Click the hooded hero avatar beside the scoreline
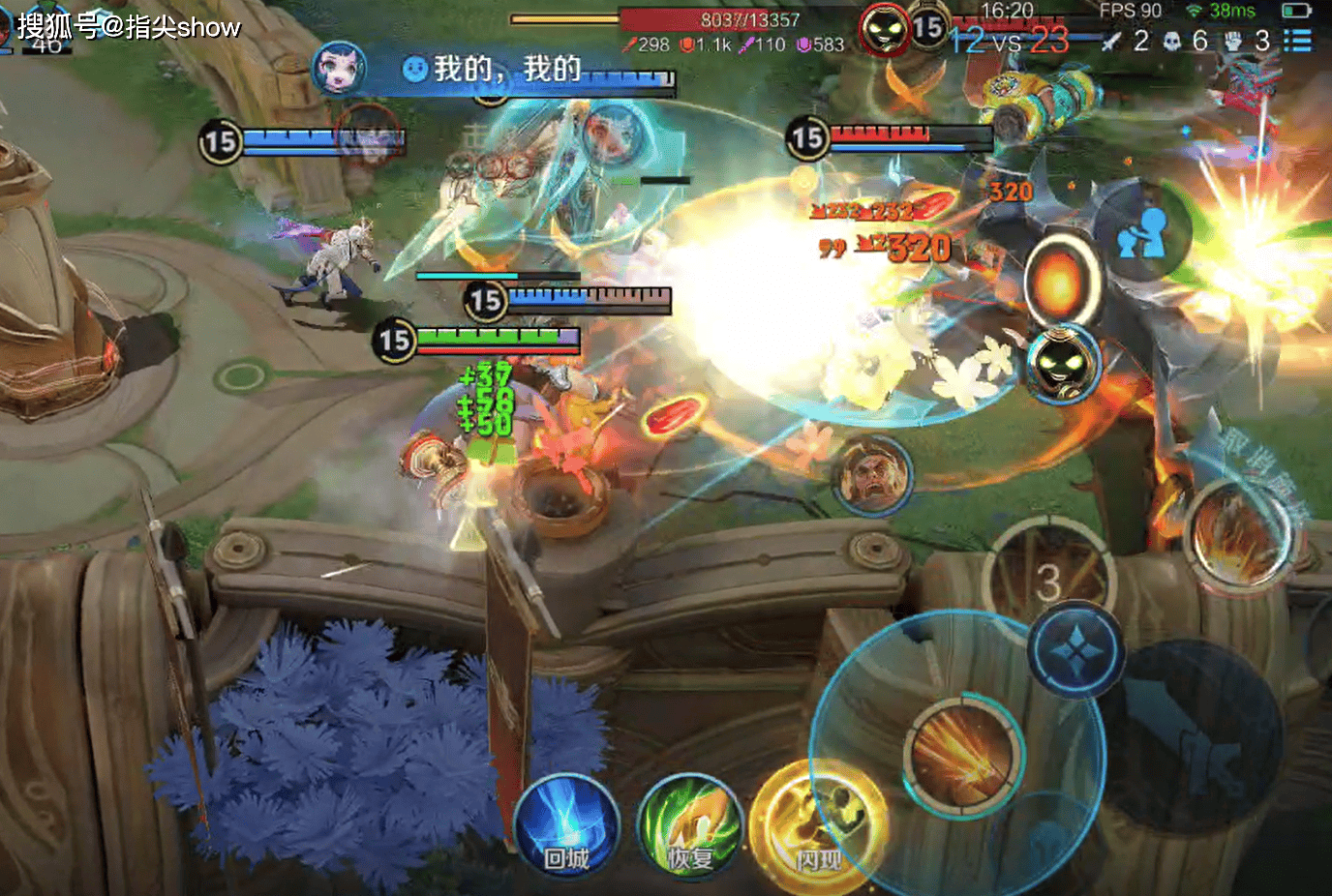The width and height of the screenshot is (1332, 896). pyautogui.click(x=884, y=30)
